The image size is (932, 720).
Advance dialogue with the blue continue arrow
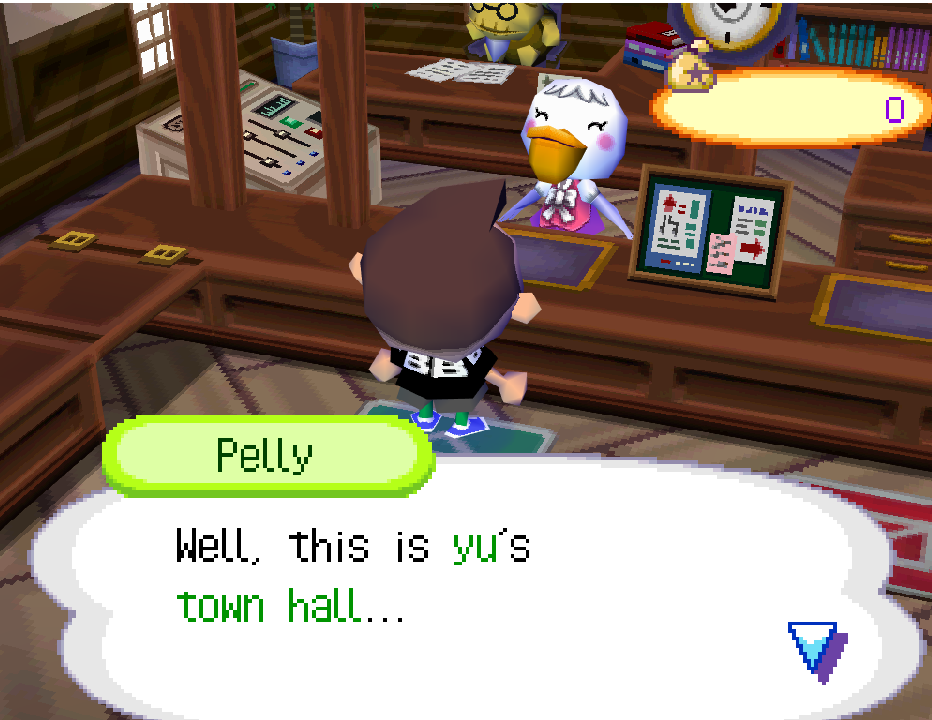tap(814, 647)
